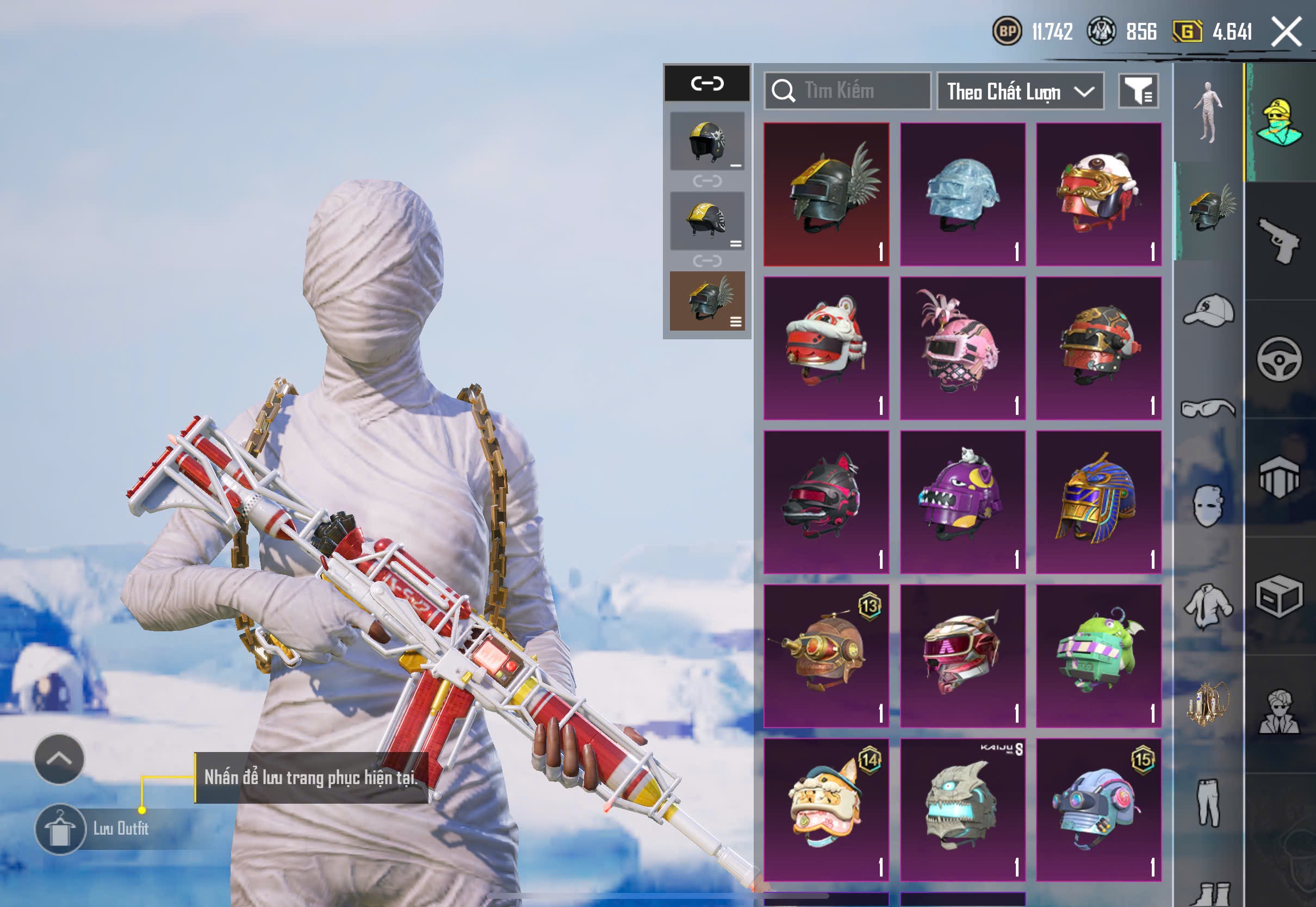Image resolution: width=1316 pixels, height=907 pixels.
Task: Open the pistol weapon skins tab
Action: tap(1279, 240)
